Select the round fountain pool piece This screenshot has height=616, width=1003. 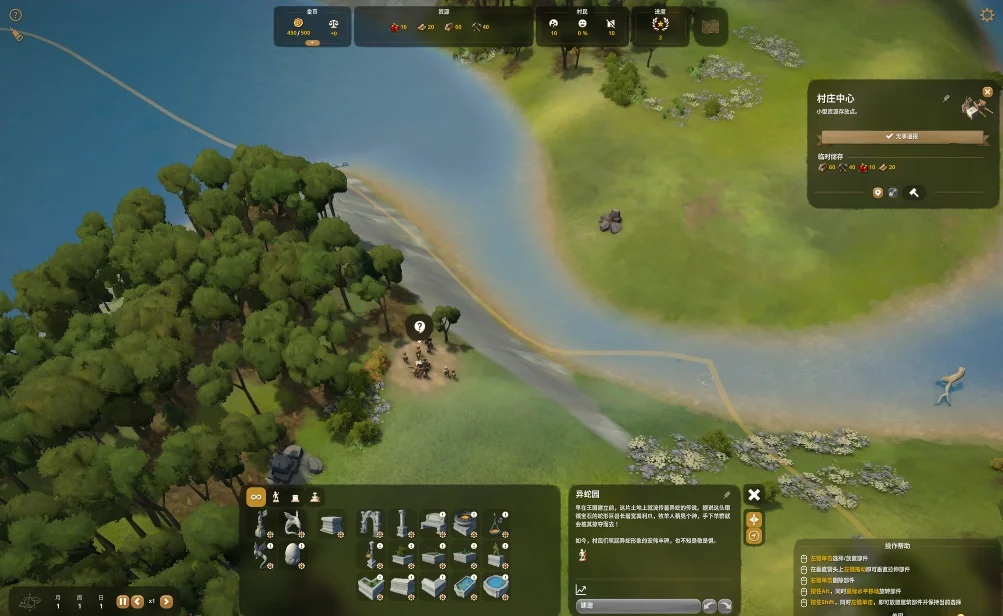click(495, 585)
